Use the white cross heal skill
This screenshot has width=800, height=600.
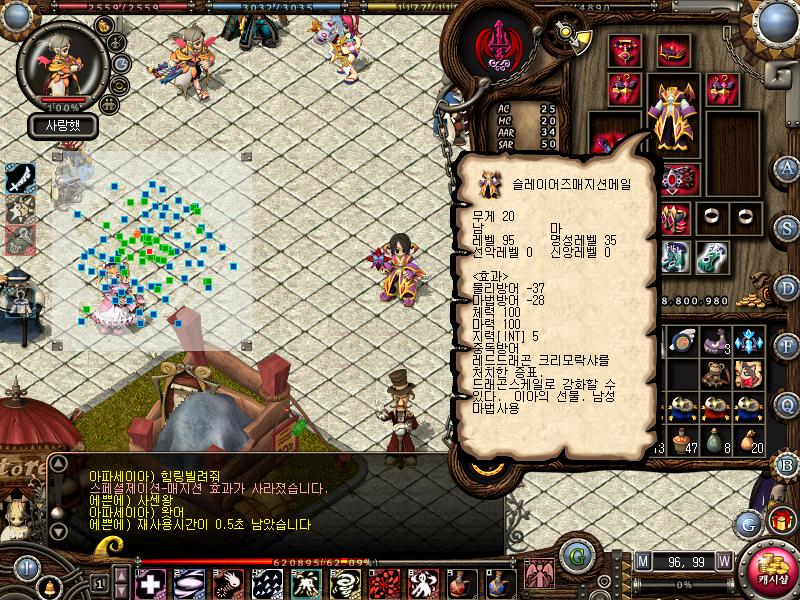click(x=151, y=583)
